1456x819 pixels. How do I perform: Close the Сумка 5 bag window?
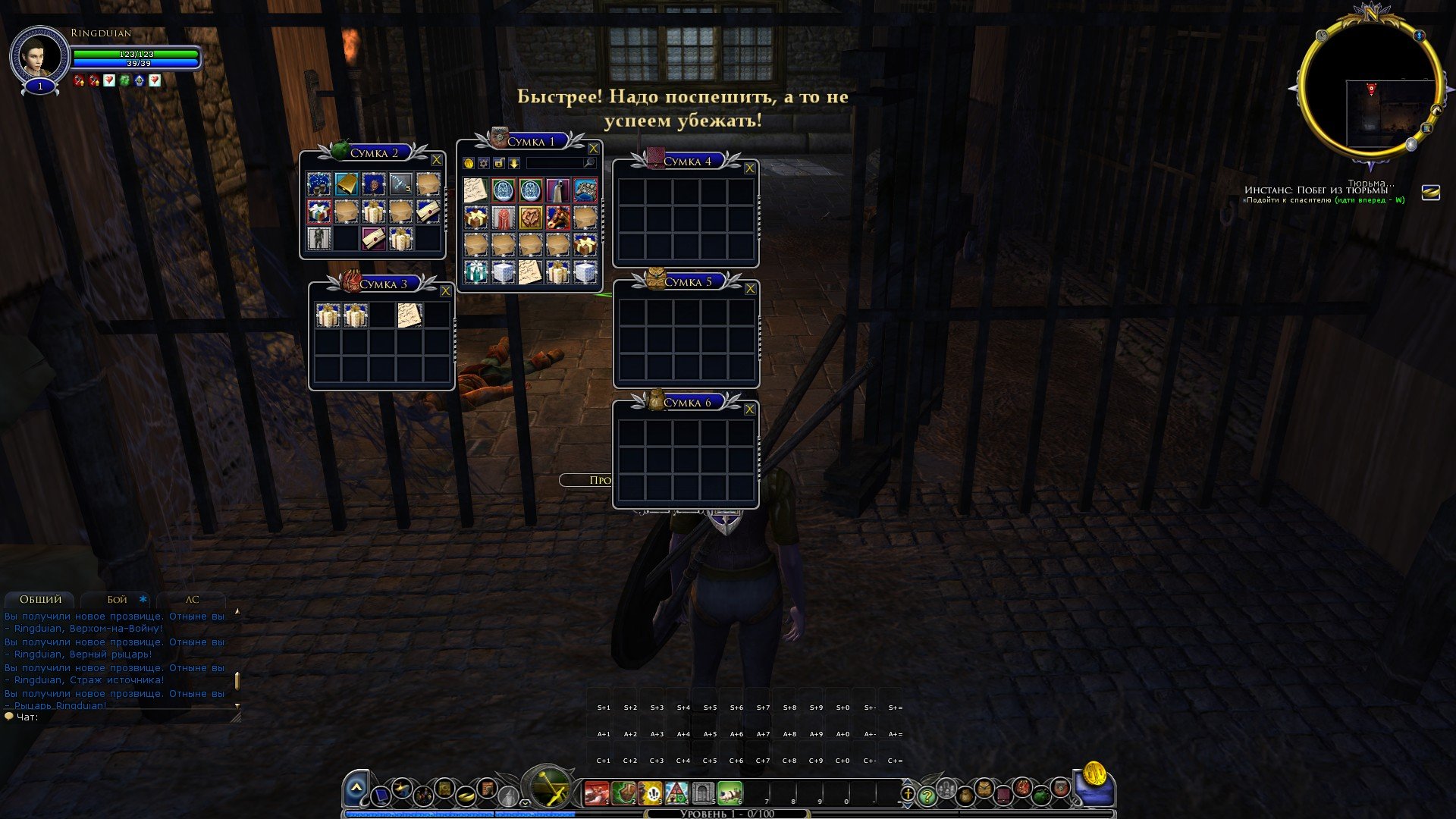point(750,289)
